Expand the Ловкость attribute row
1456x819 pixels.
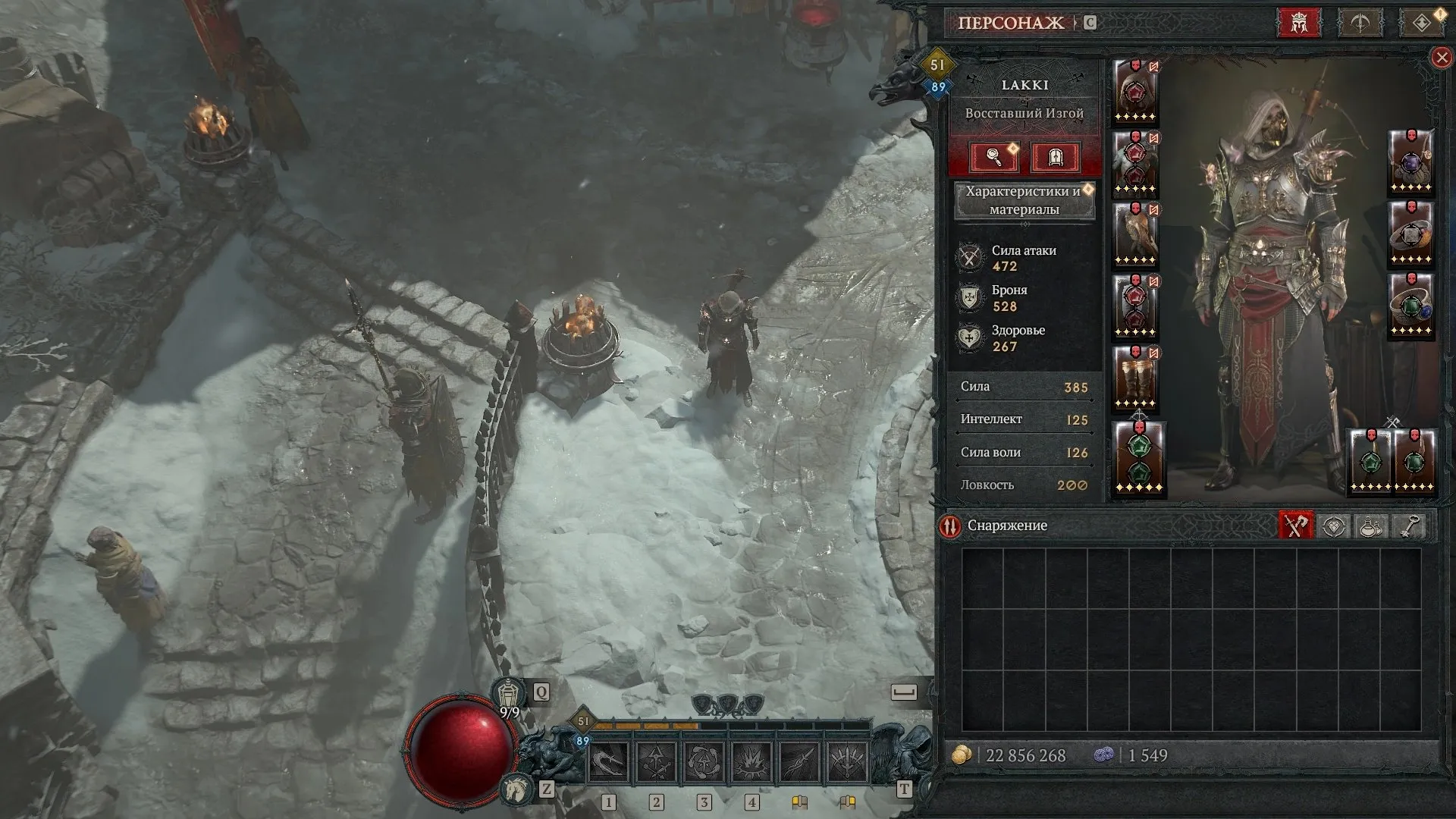1024,485
